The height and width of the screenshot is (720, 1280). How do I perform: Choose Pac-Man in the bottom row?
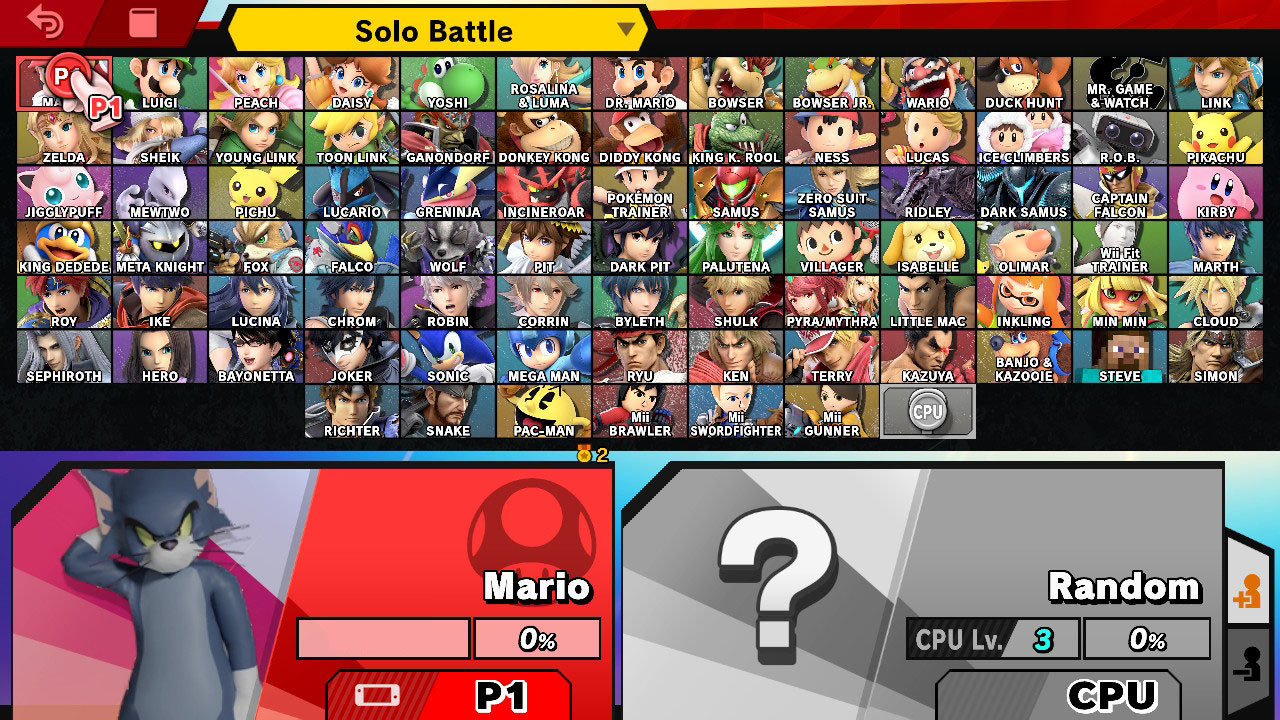tap(545, 410)
